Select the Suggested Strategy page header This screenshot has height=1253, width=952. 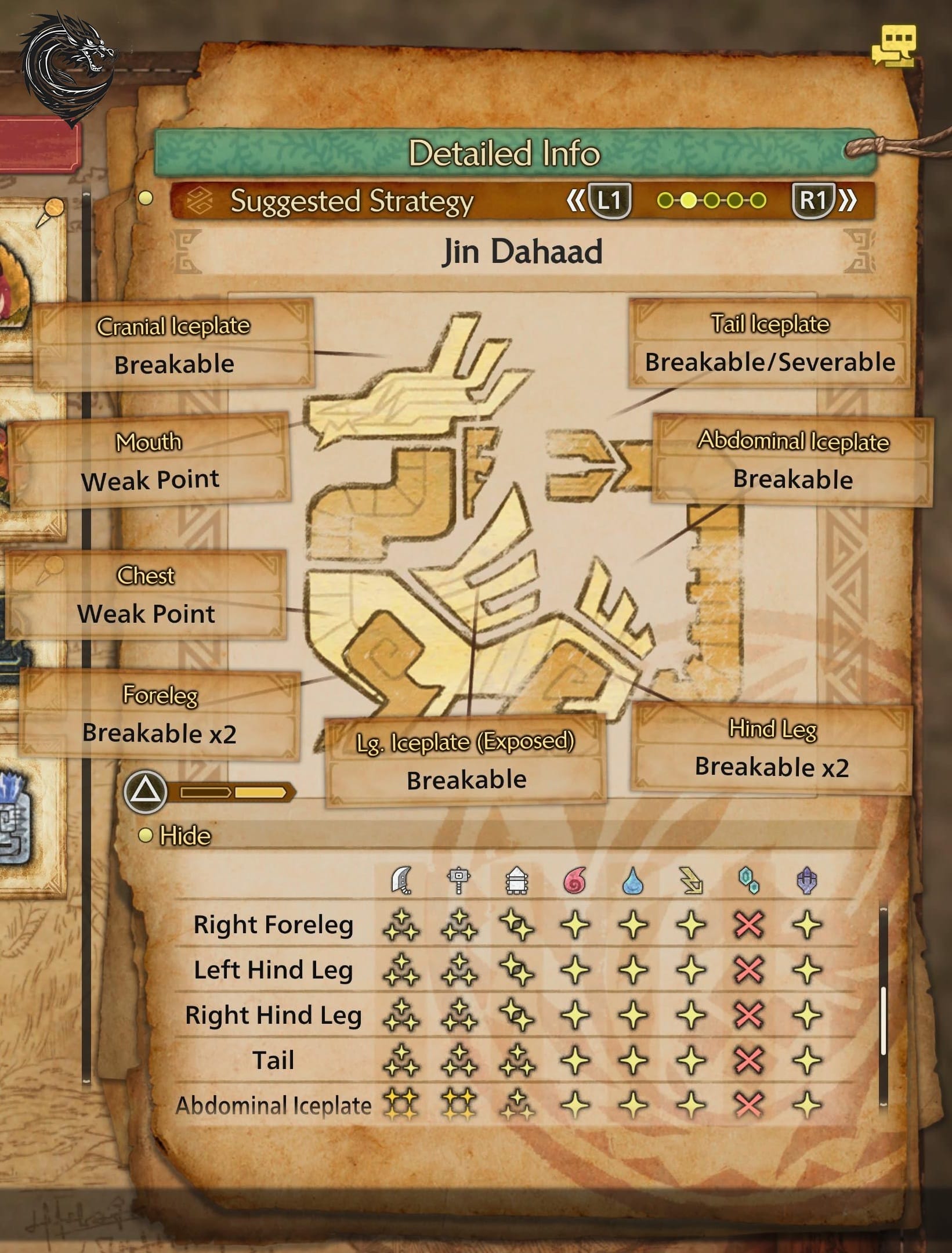[352, 201]
